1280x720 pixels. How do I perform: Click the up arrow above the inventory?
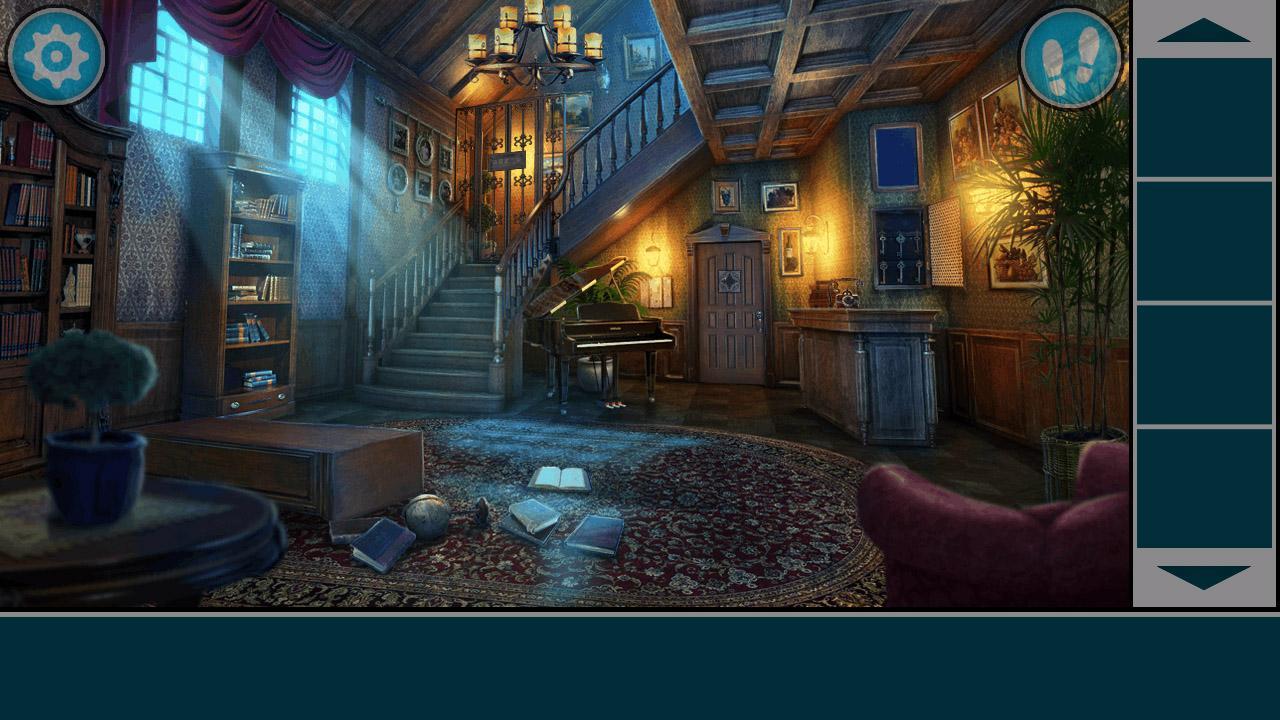point(1204,32)
